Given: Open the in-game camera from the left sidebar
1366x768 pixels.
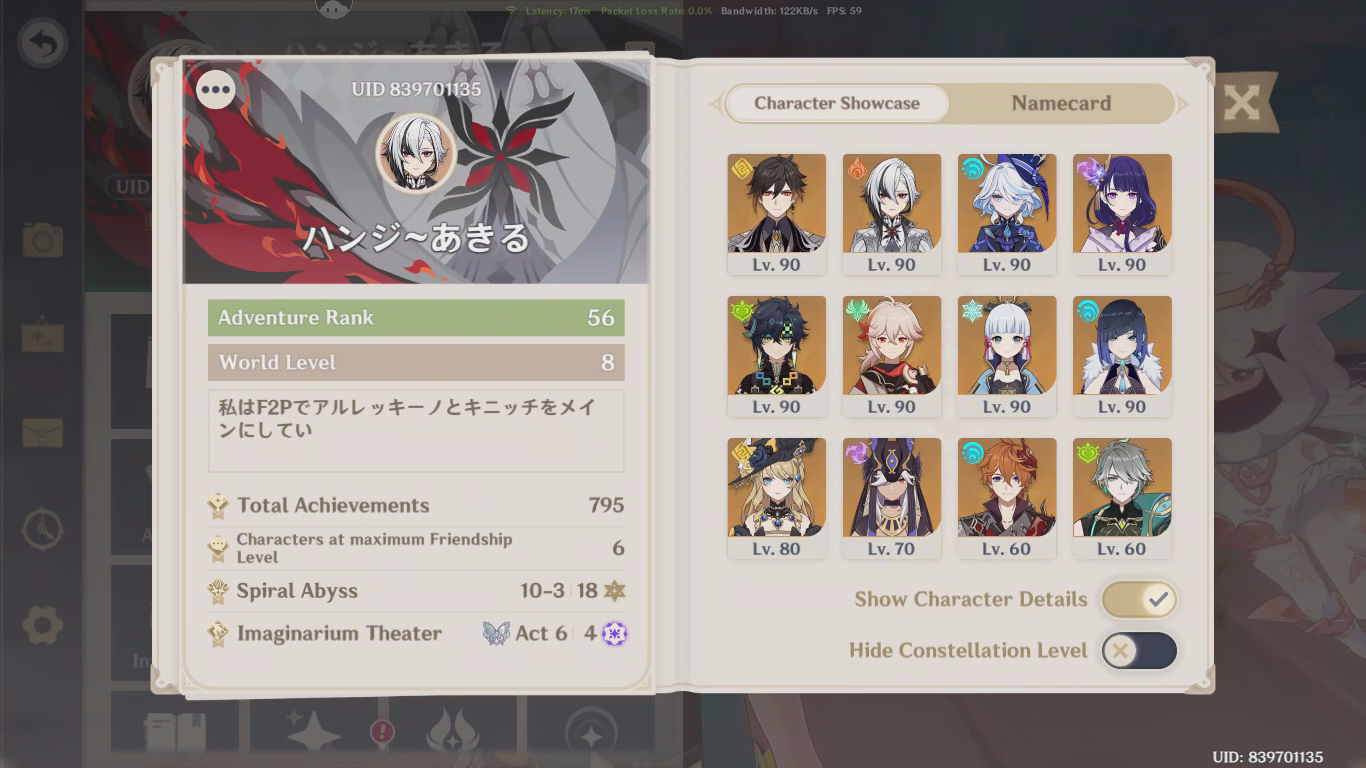Looking at the screenshot, I should [x=41, y=240].
